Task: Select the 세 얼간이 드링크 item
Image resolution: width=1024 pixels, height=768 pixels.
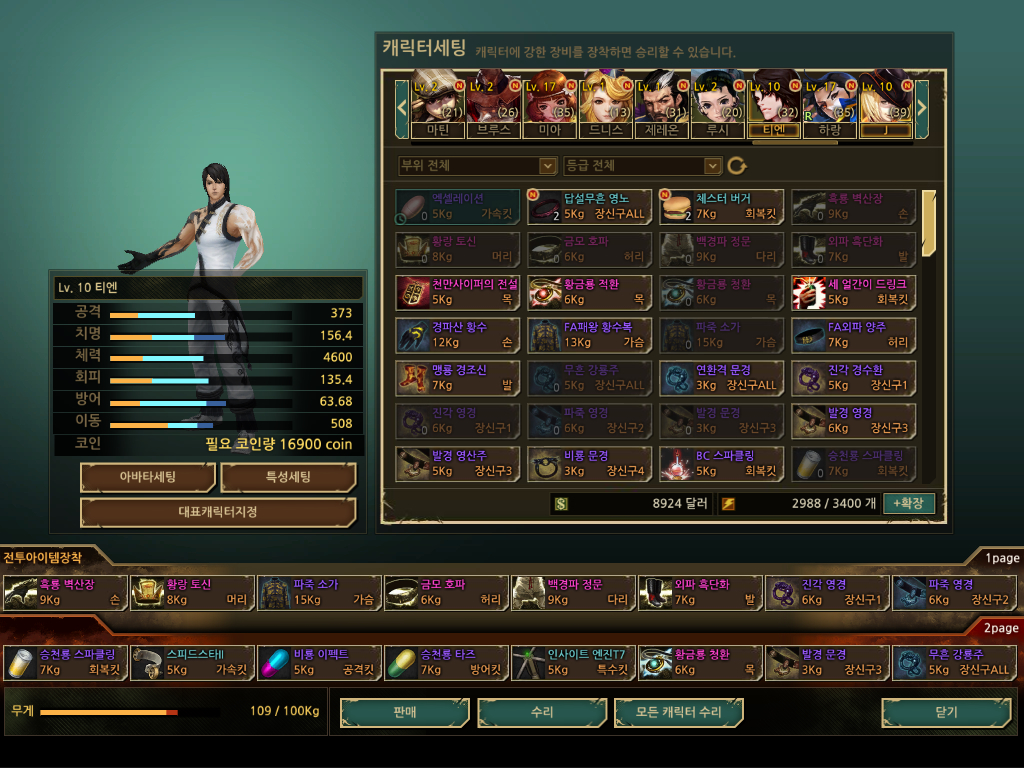Action: (853, 292)
